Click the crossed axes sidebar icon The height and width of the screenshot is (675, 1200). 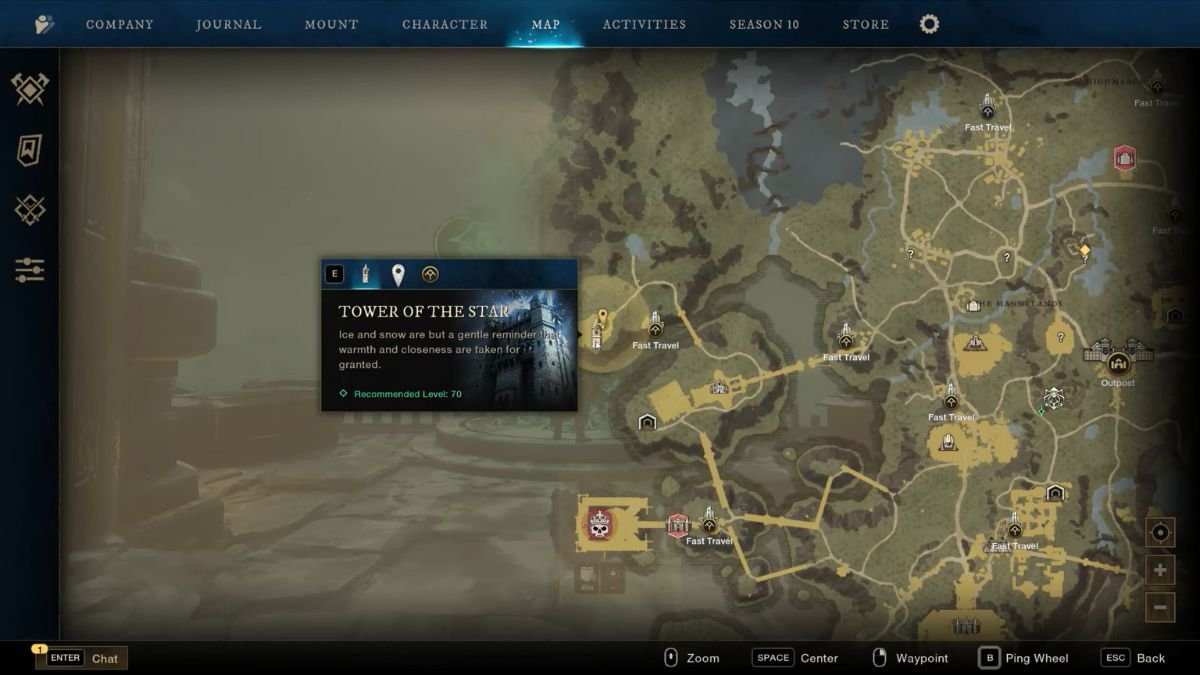click(x=30, y=90)
